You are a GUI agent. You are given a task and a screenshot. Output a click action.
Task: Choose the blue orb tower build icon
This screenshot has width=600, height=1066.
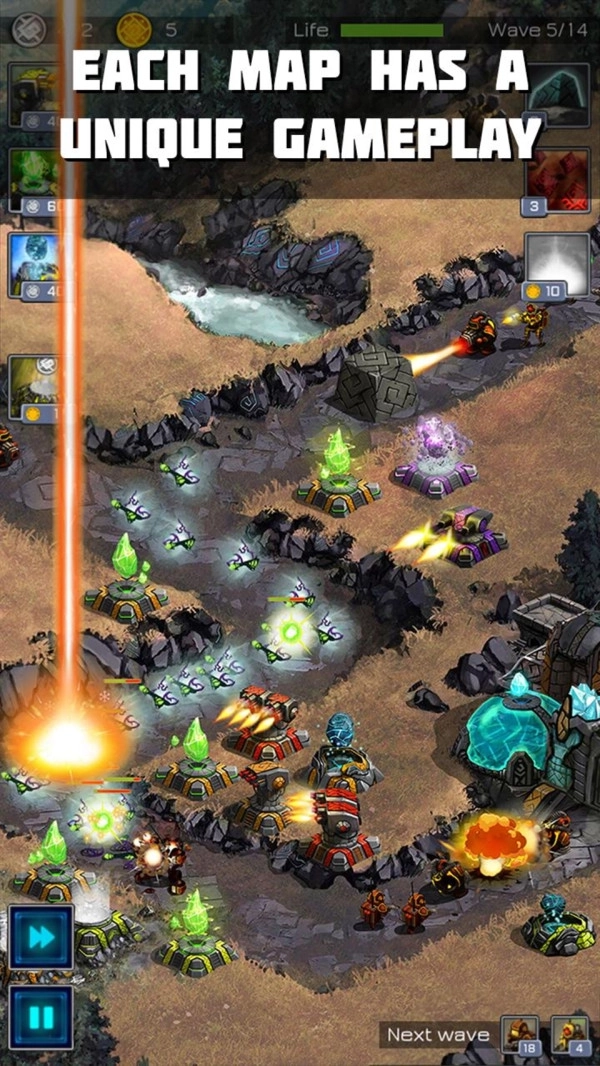33,266
